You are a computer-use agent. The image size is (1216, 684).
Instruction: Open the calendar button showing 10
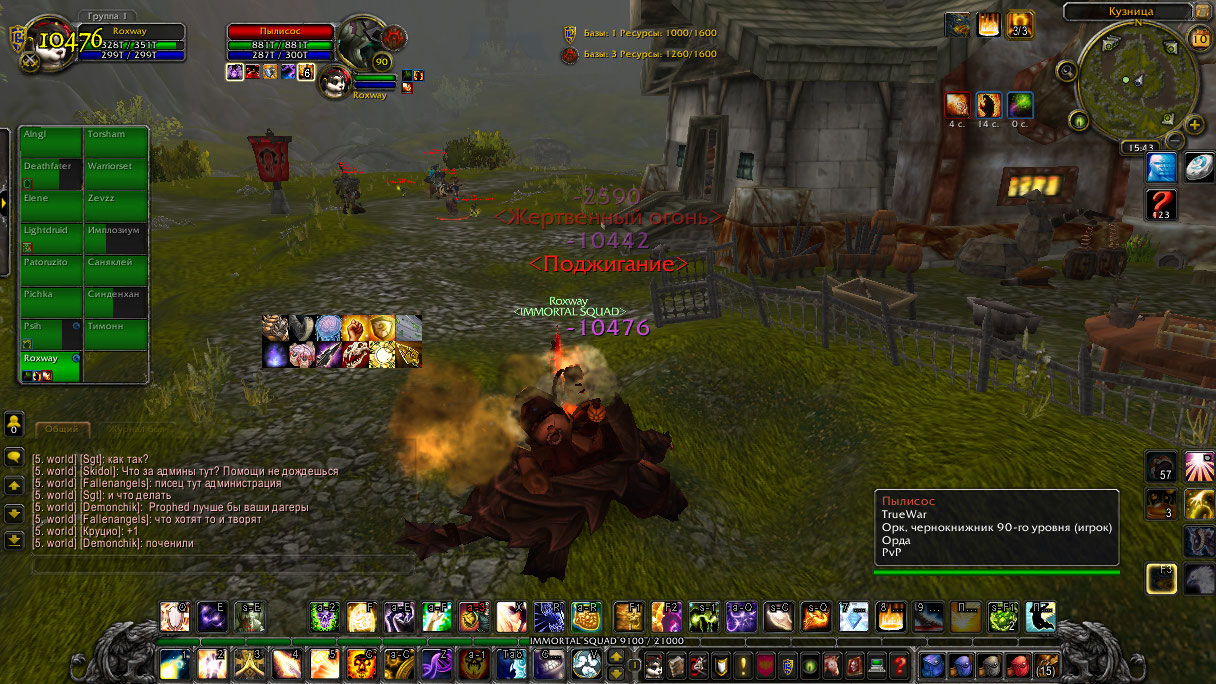[1200, 38]
